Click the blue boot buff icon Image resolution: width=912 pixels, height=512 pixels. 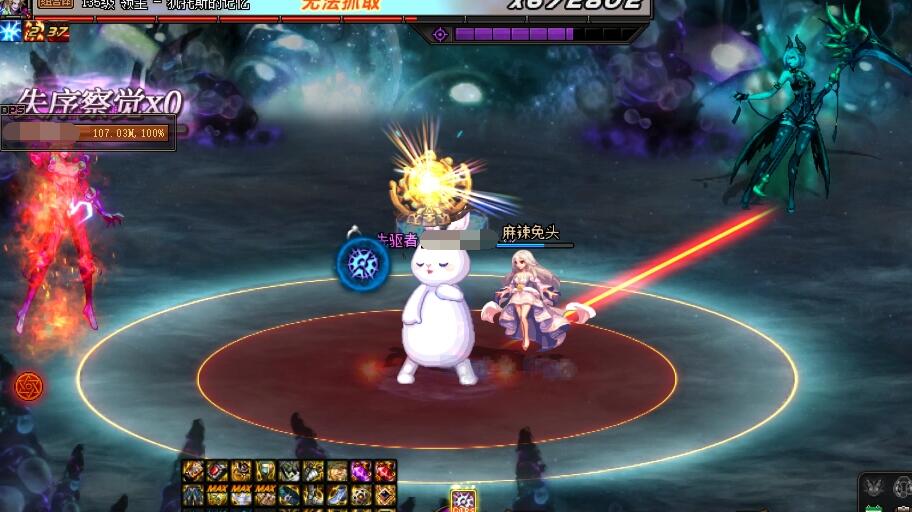point(338,494)
